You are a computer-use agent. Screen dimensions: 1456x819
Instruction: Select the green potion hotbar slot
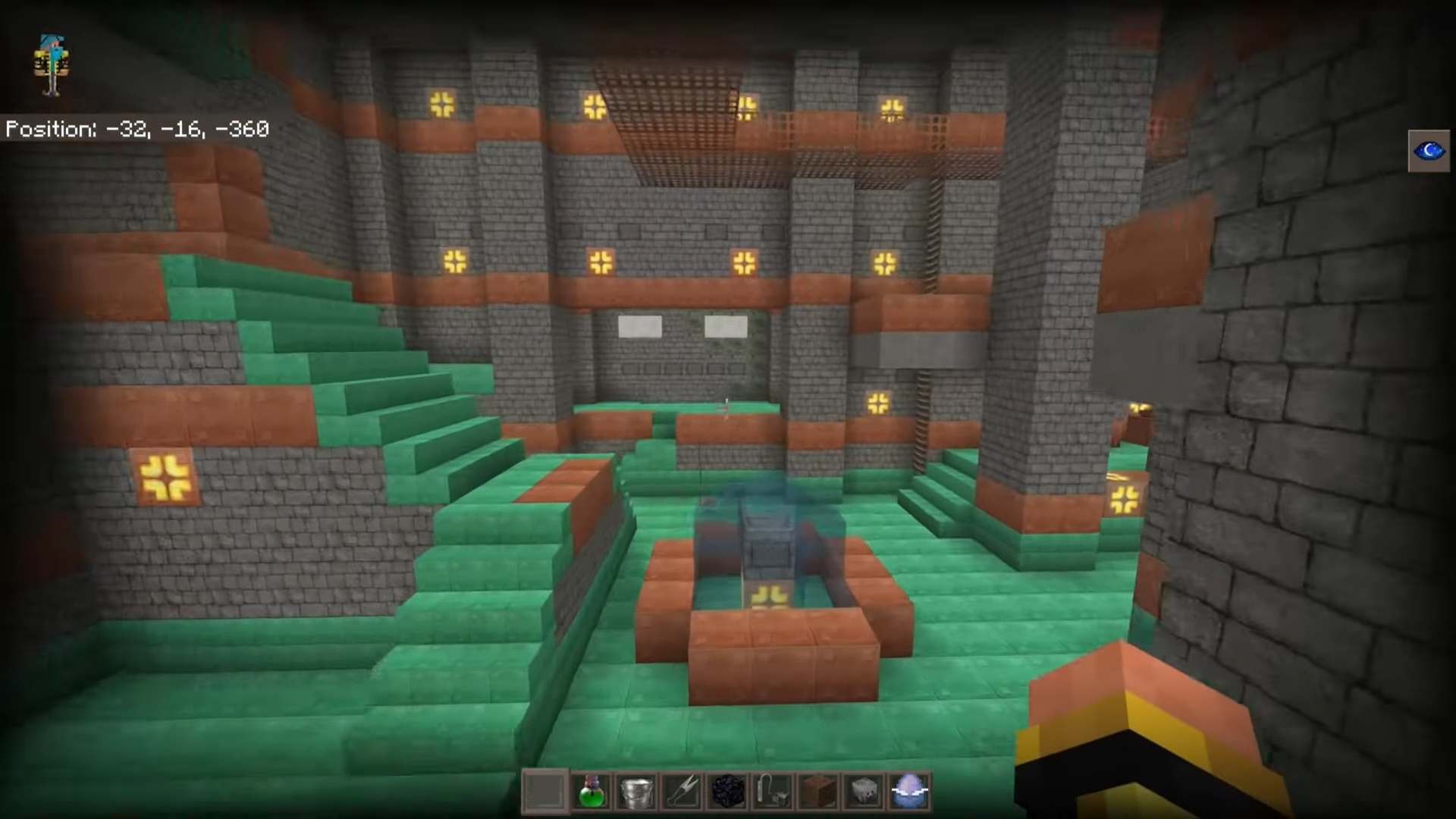pyautogui.click(x=591, y=792)
